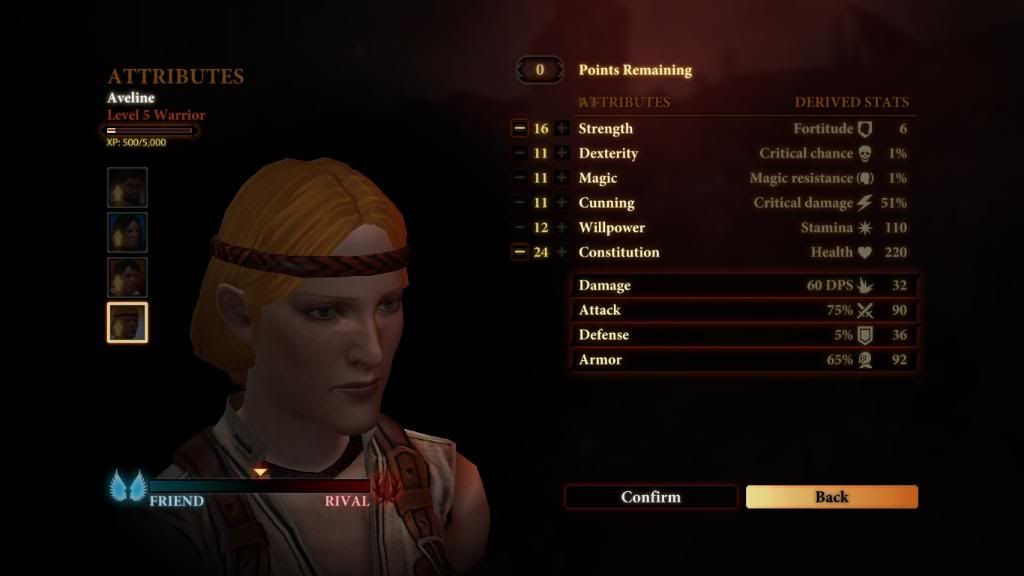
Task: Increase Constitution with its plus button
Action: 562,252
